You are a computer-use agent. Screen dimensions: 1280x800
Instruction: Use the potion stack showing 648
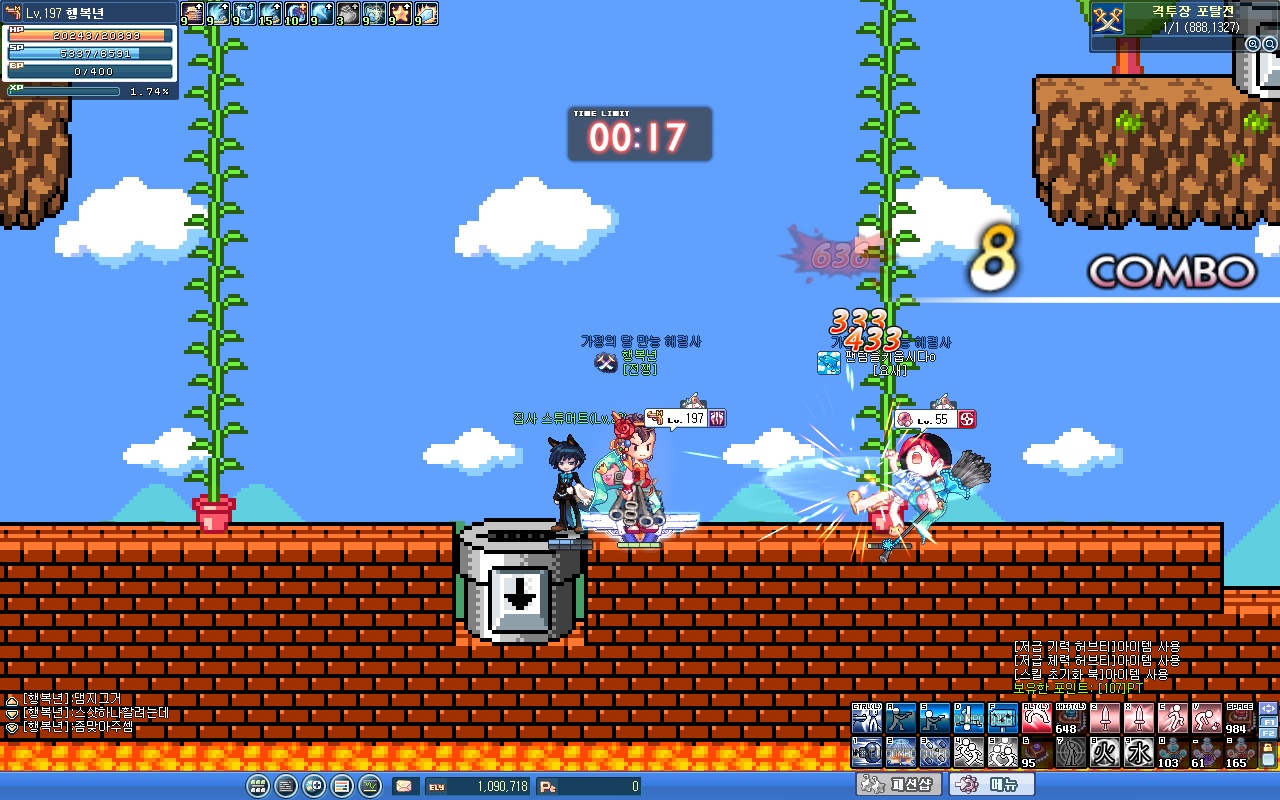point(1070,718)
